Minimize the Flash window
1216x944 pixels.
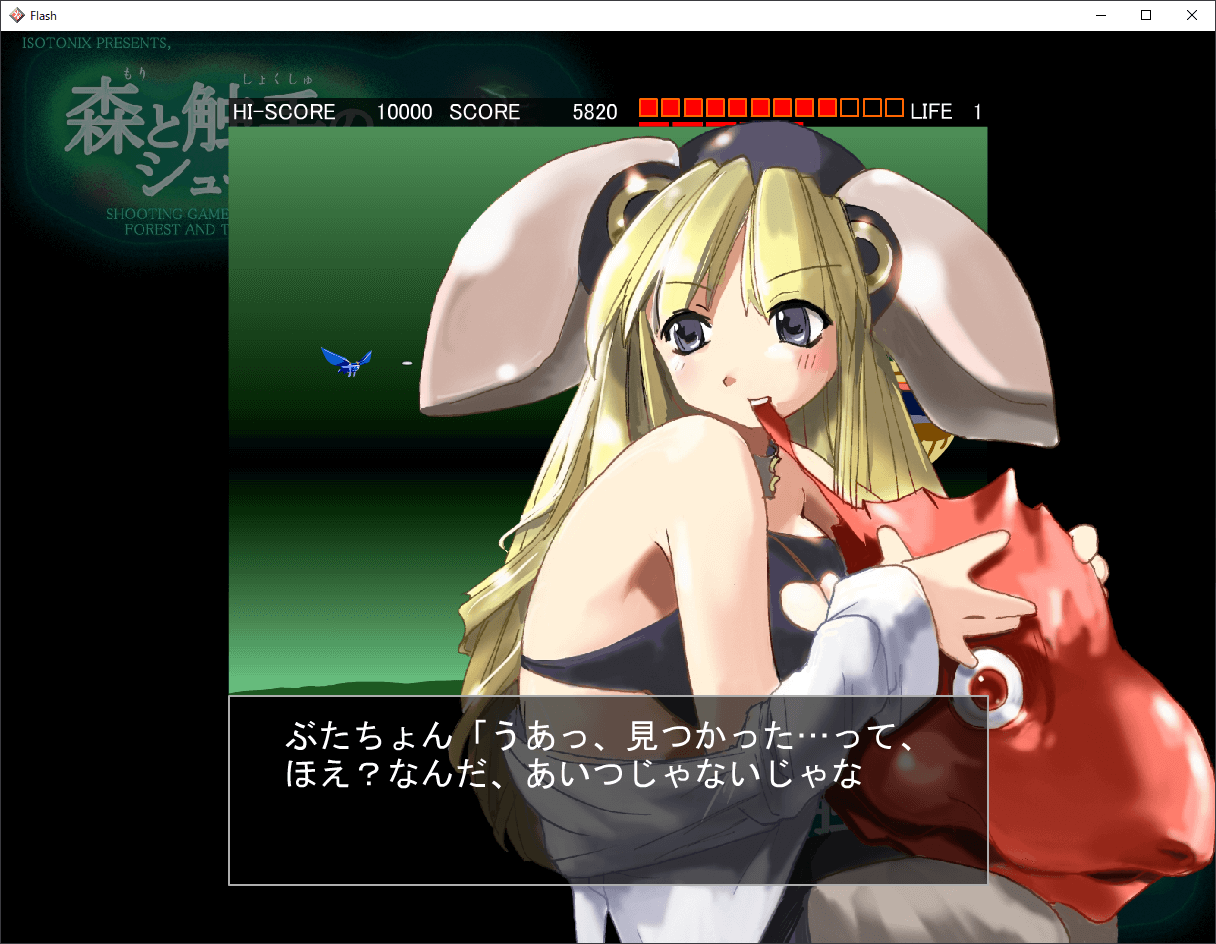pos(1101,15)
